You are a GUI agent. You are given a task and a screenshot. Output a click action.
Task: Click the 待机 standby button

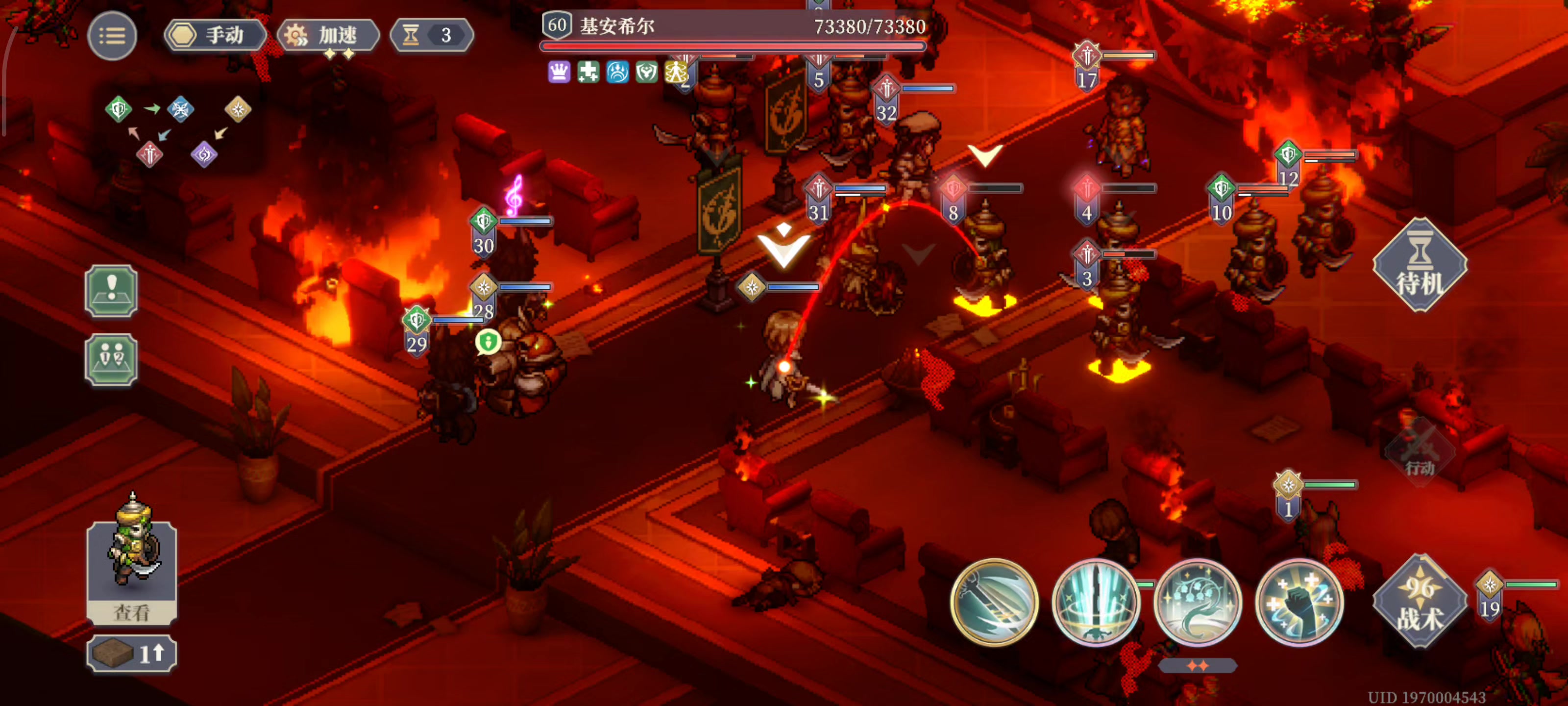pyautogui.click(x=1419, y=266)
